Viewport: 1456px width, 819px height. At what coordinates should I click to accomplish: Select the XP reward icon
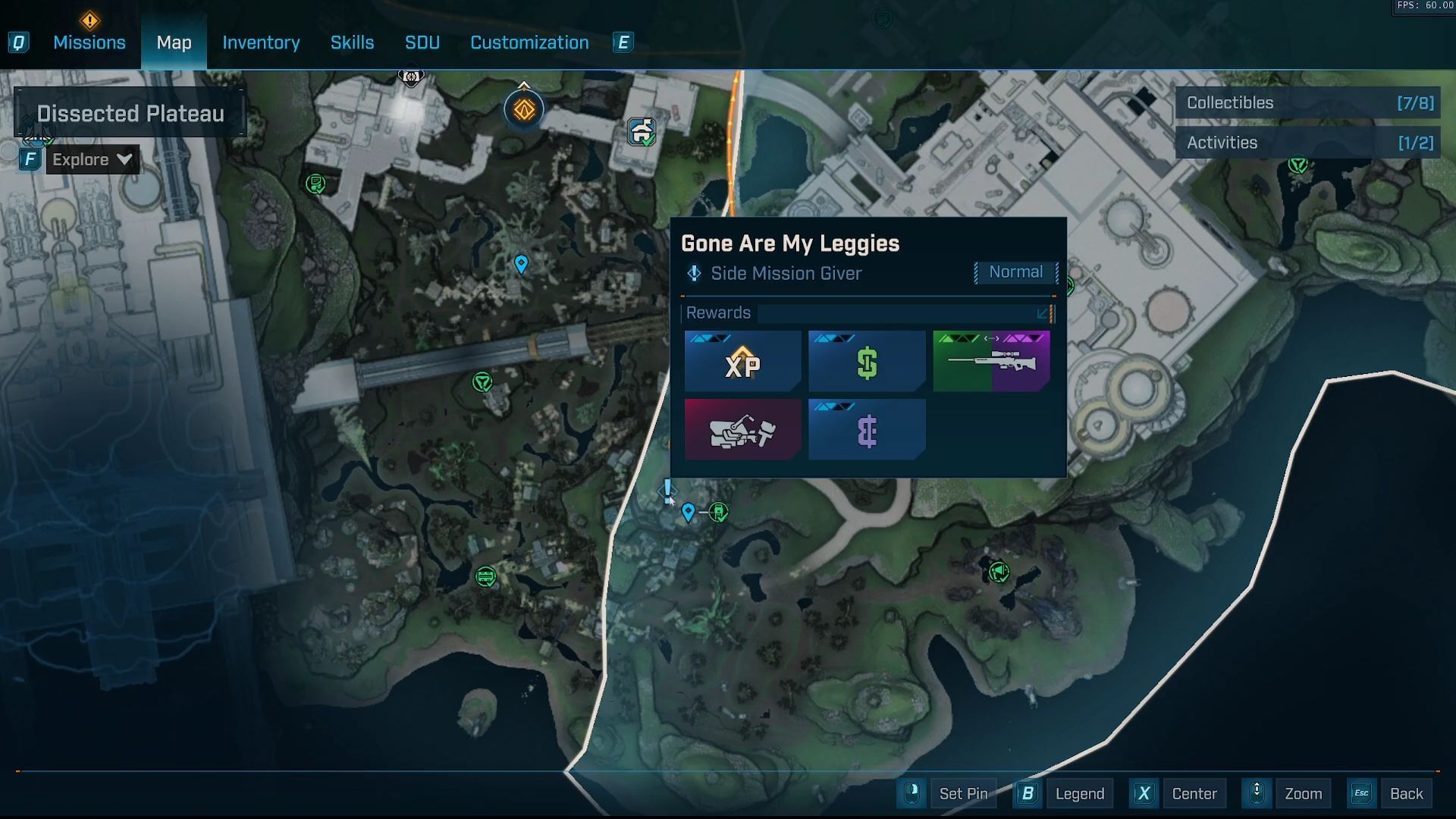(743, 361)
